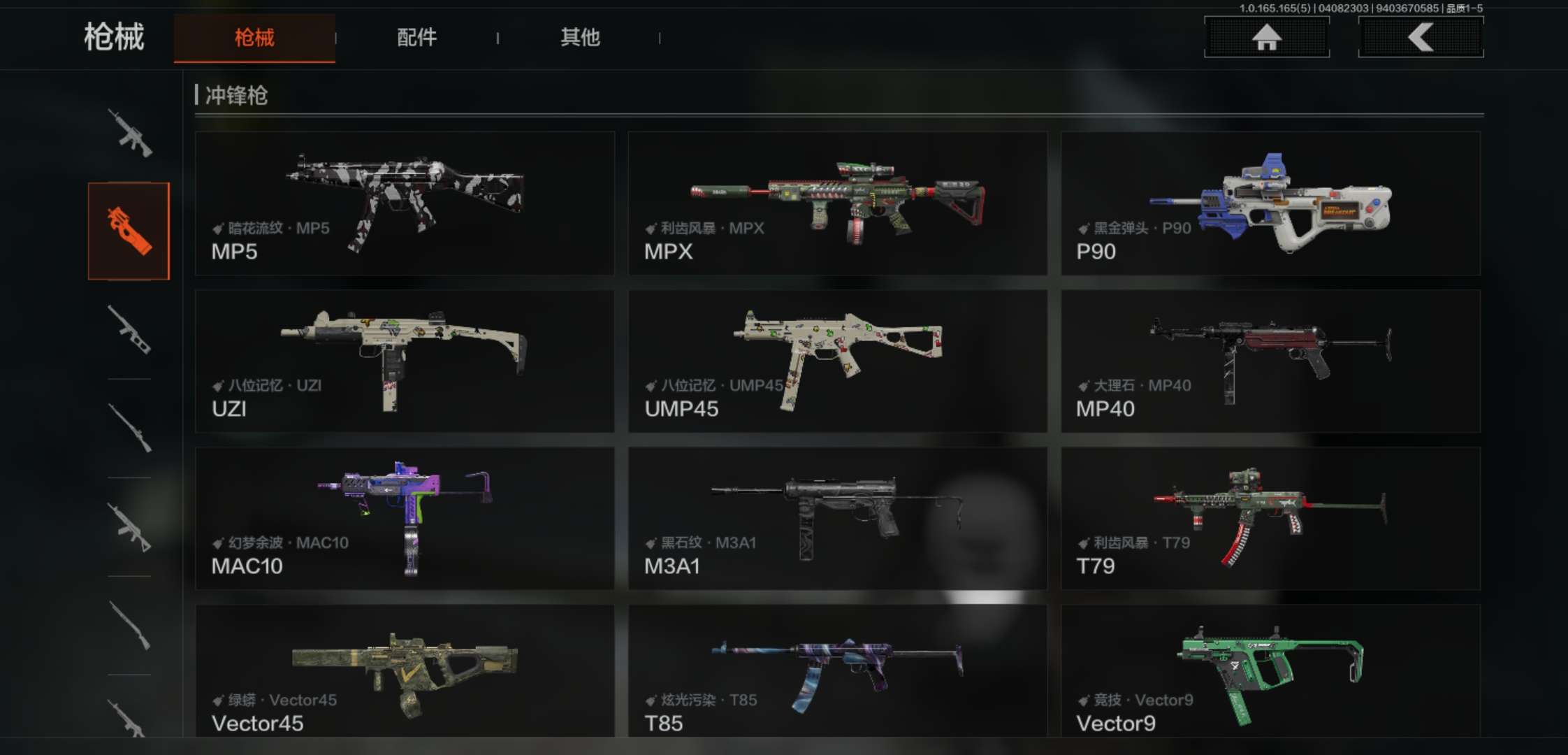Switch to the assault rifle category icon
The width and height of the screenshot is (1568, 755).
coord(130,133)
